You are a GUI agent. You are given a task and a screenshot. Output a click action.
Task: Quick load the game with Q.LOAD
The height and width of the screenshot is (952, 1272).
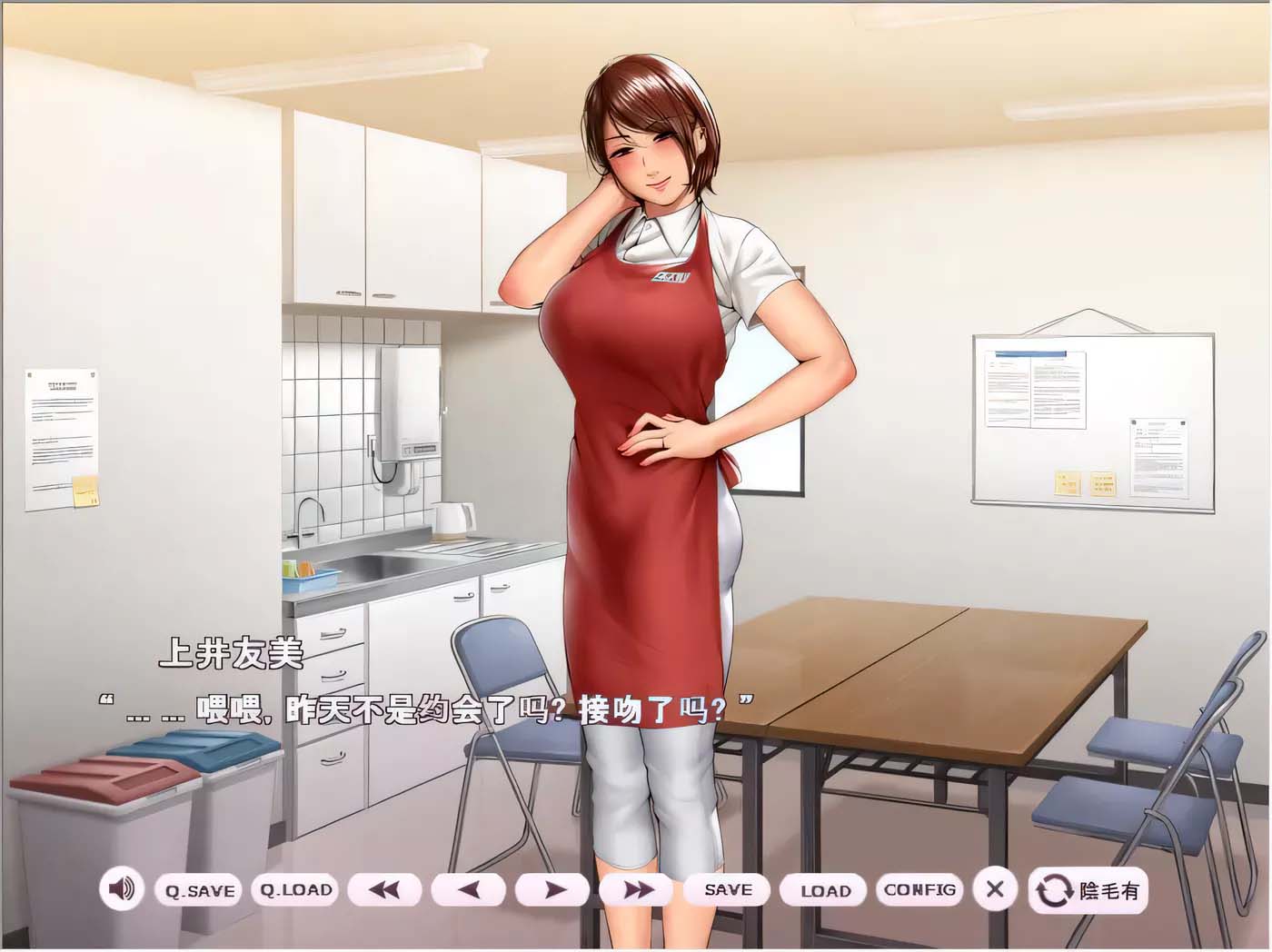(x=295, y=890)
